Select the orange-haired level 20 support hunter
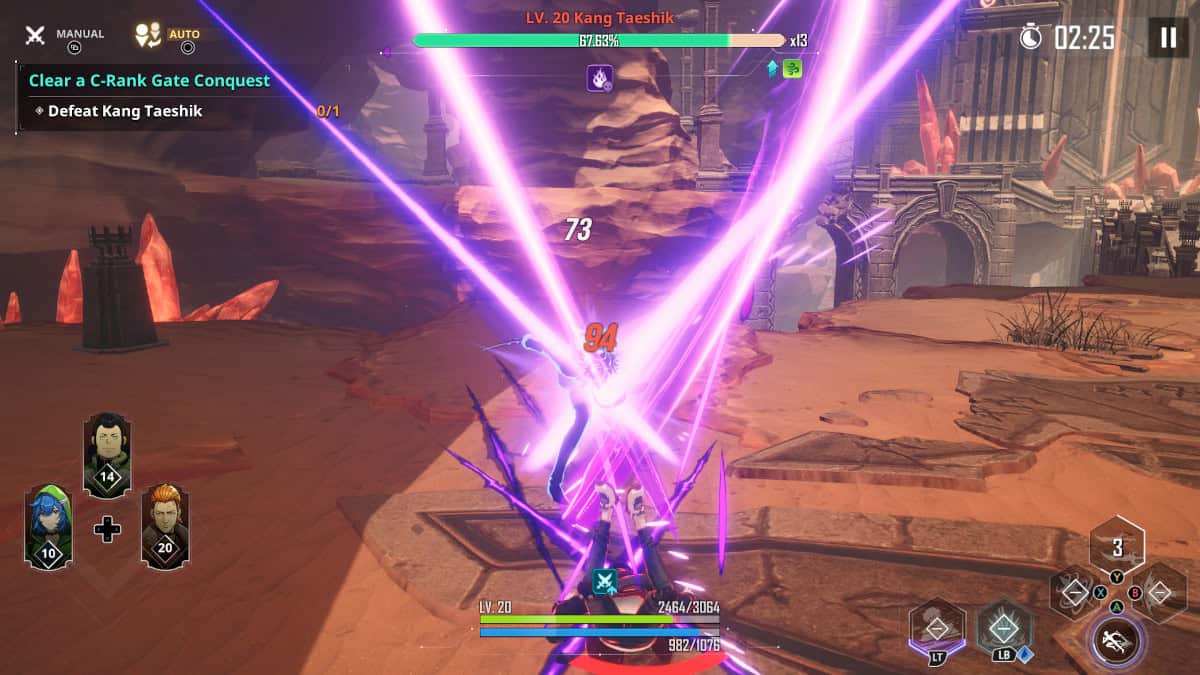 [165, 526]
